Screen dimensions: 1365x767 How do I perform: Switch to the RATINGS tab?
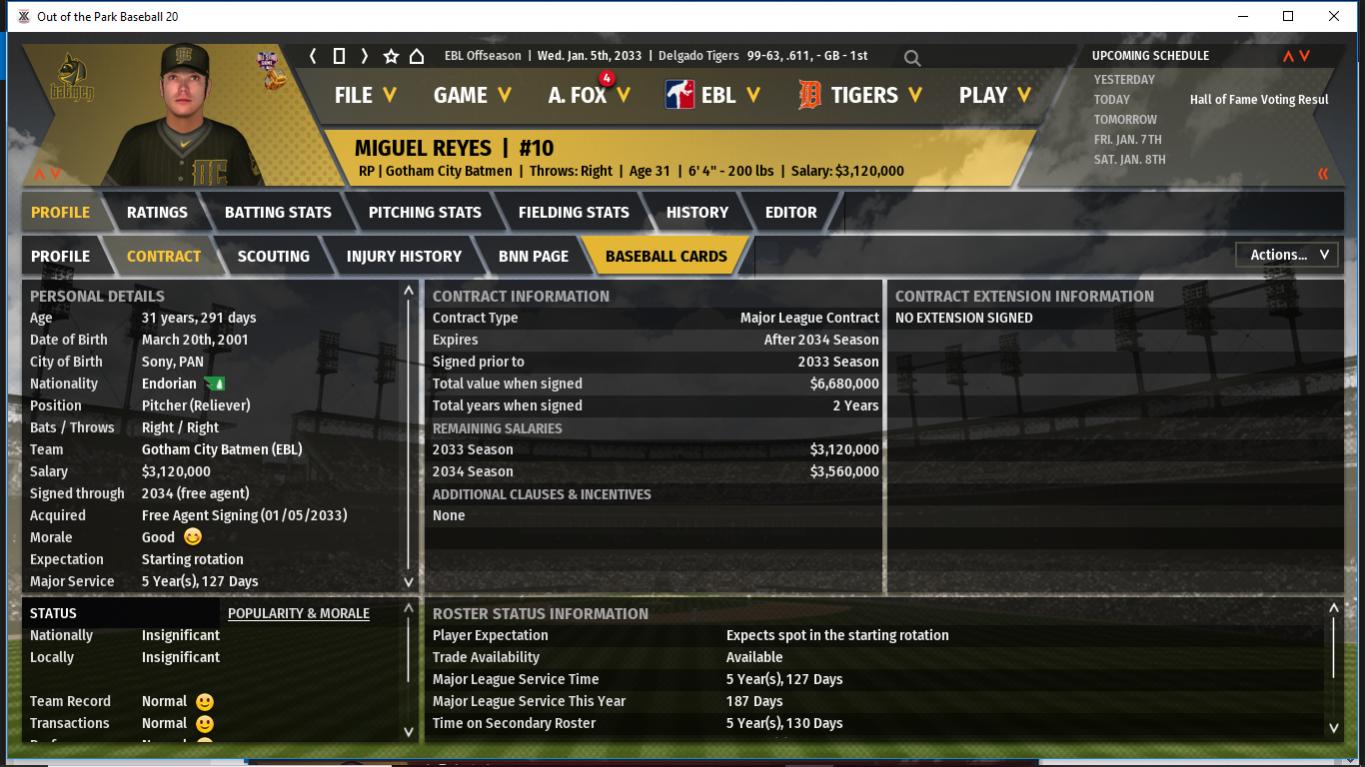[x=157, y=212]
